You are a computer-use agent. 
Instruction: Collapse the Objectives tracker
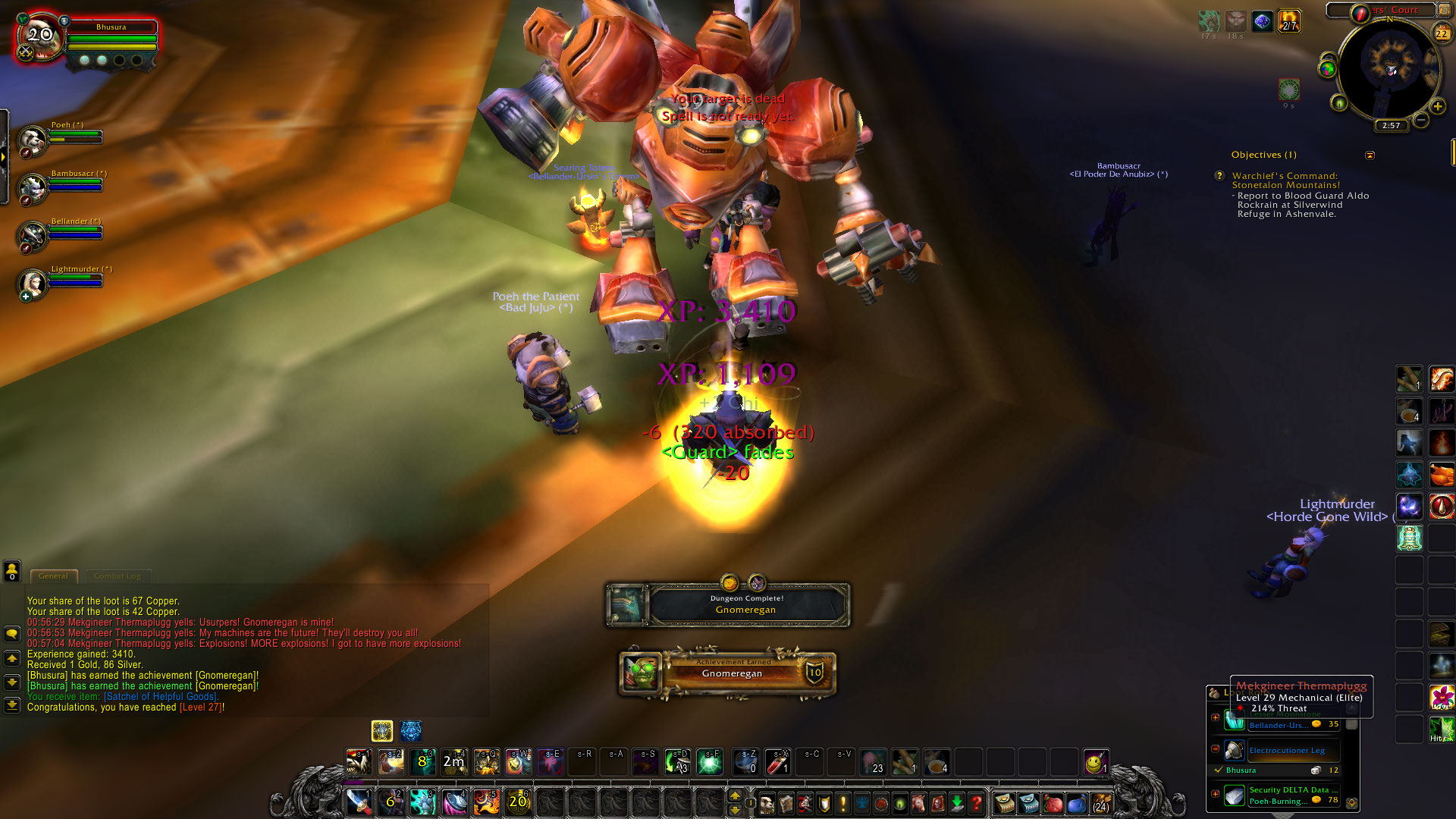pyautogui.click(x=1370, y=155)
